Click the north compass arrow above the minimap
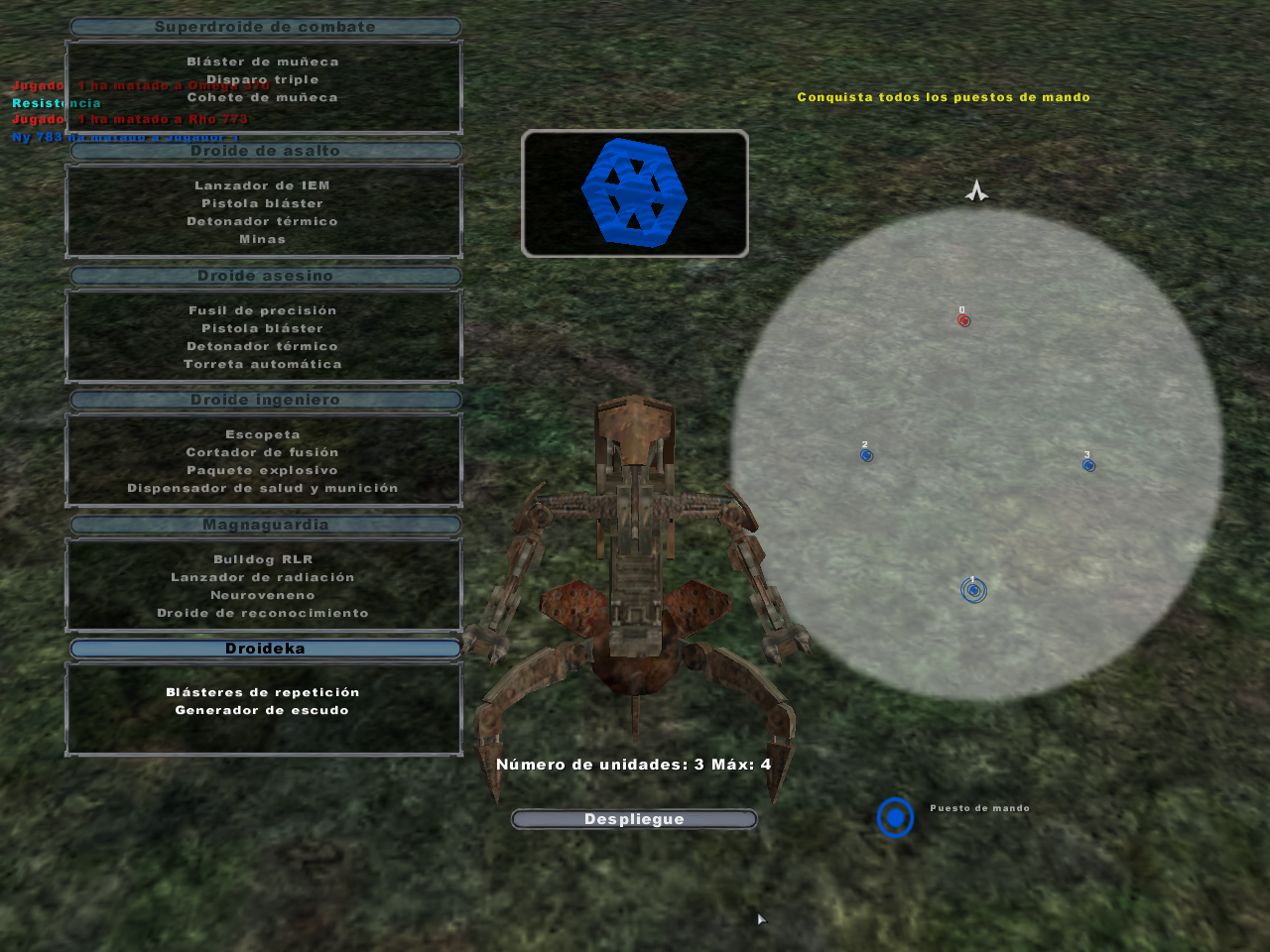Image resolution: width=1270 pixels, height=952 pixels. (x=977, y=190)
